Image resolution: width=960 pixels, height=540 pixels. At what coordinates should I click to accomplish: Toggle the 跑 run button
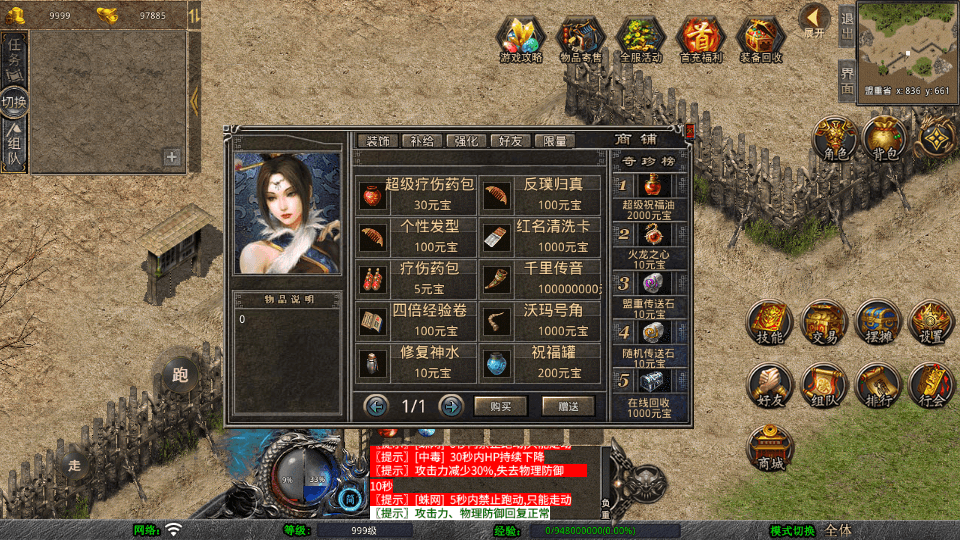180,376
